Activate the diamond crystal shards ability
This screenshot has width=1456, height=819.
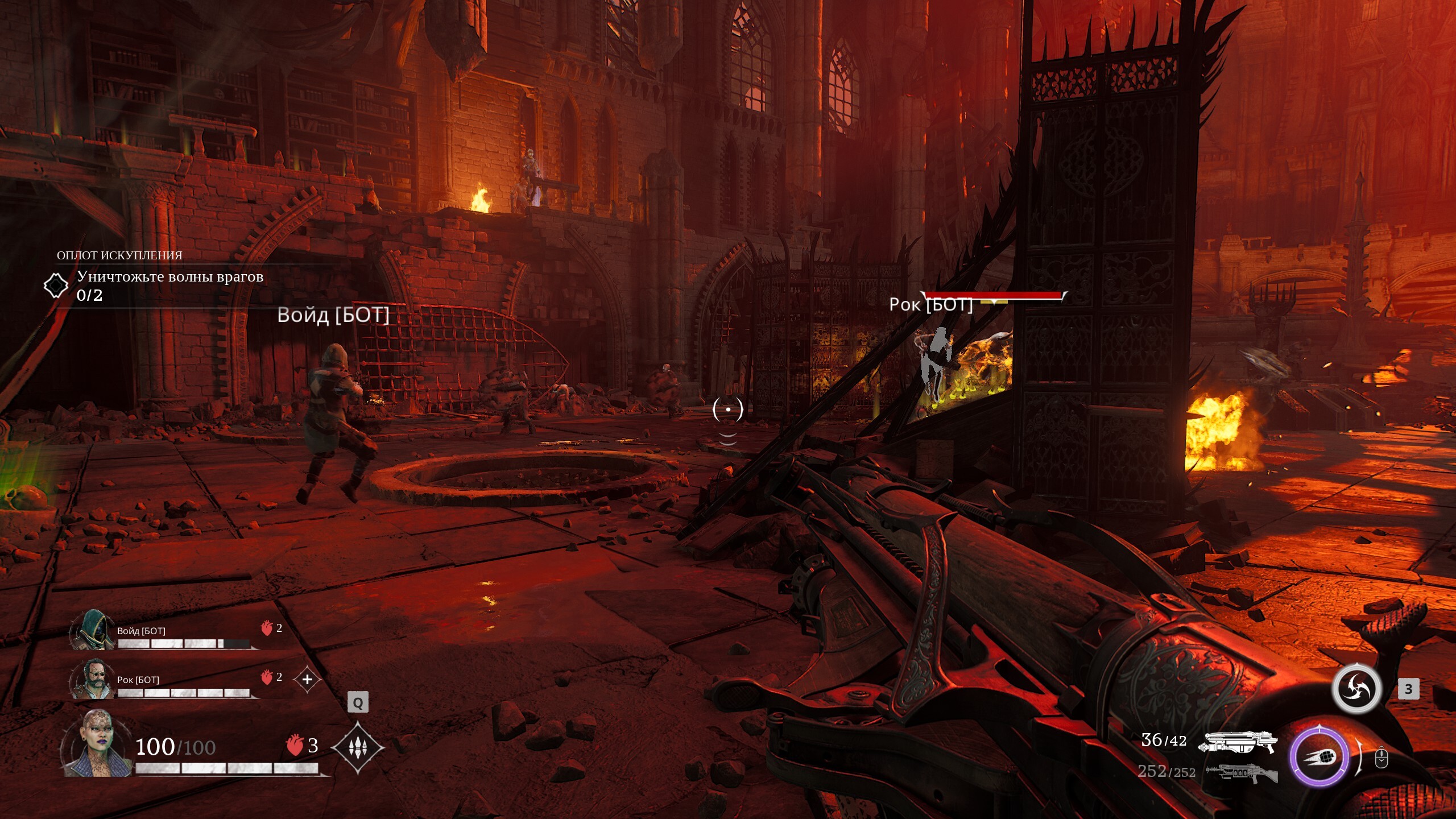coord(357,747)
